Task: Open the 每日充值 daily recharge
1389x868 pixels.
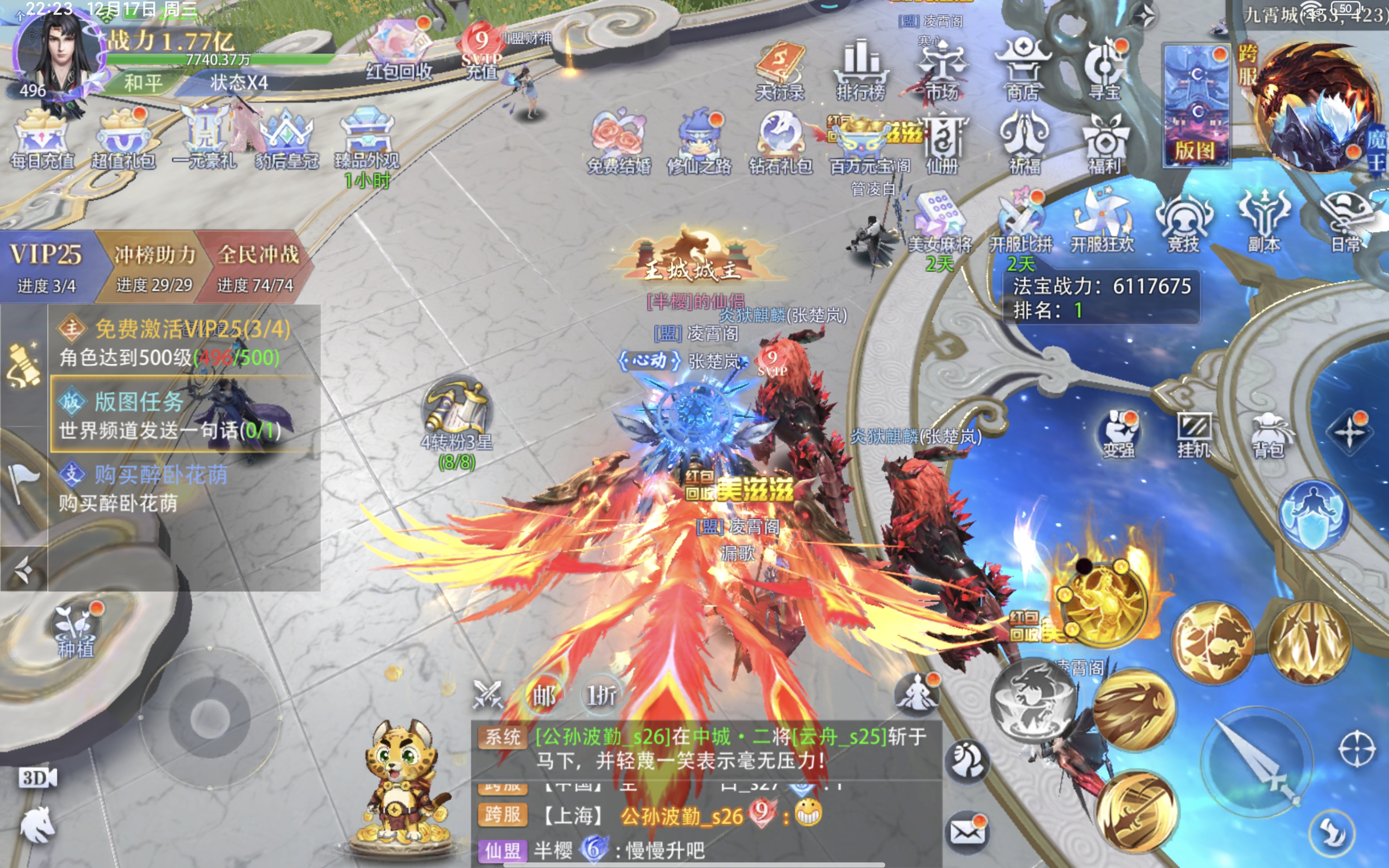Action: tap(42, 141)
